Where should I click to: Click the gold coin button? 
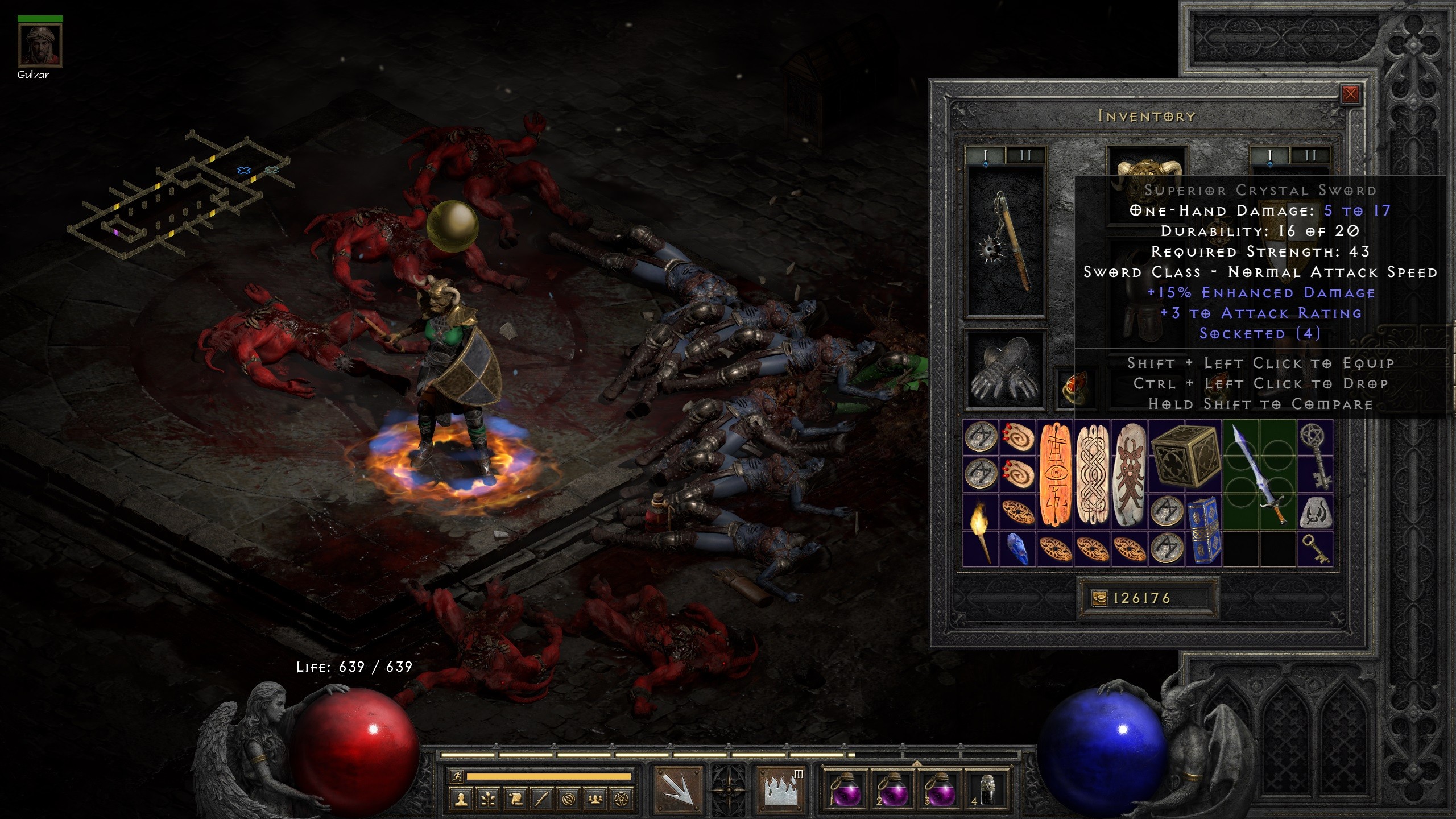[1100, 598]
